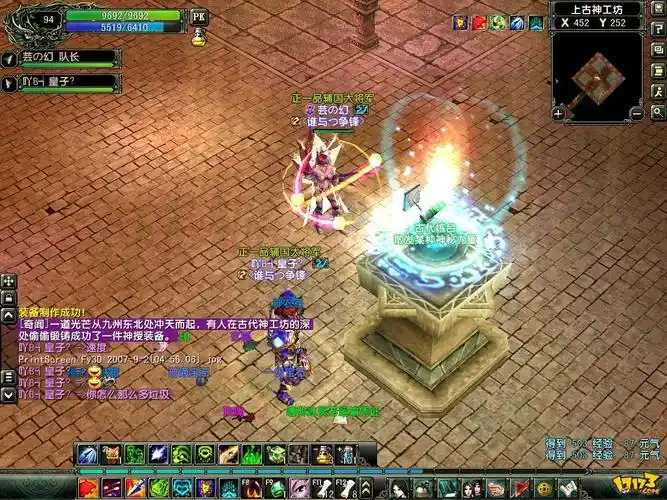Click the yellow potion flask icon
667x500 pixels.
click(x=198, y=37)
